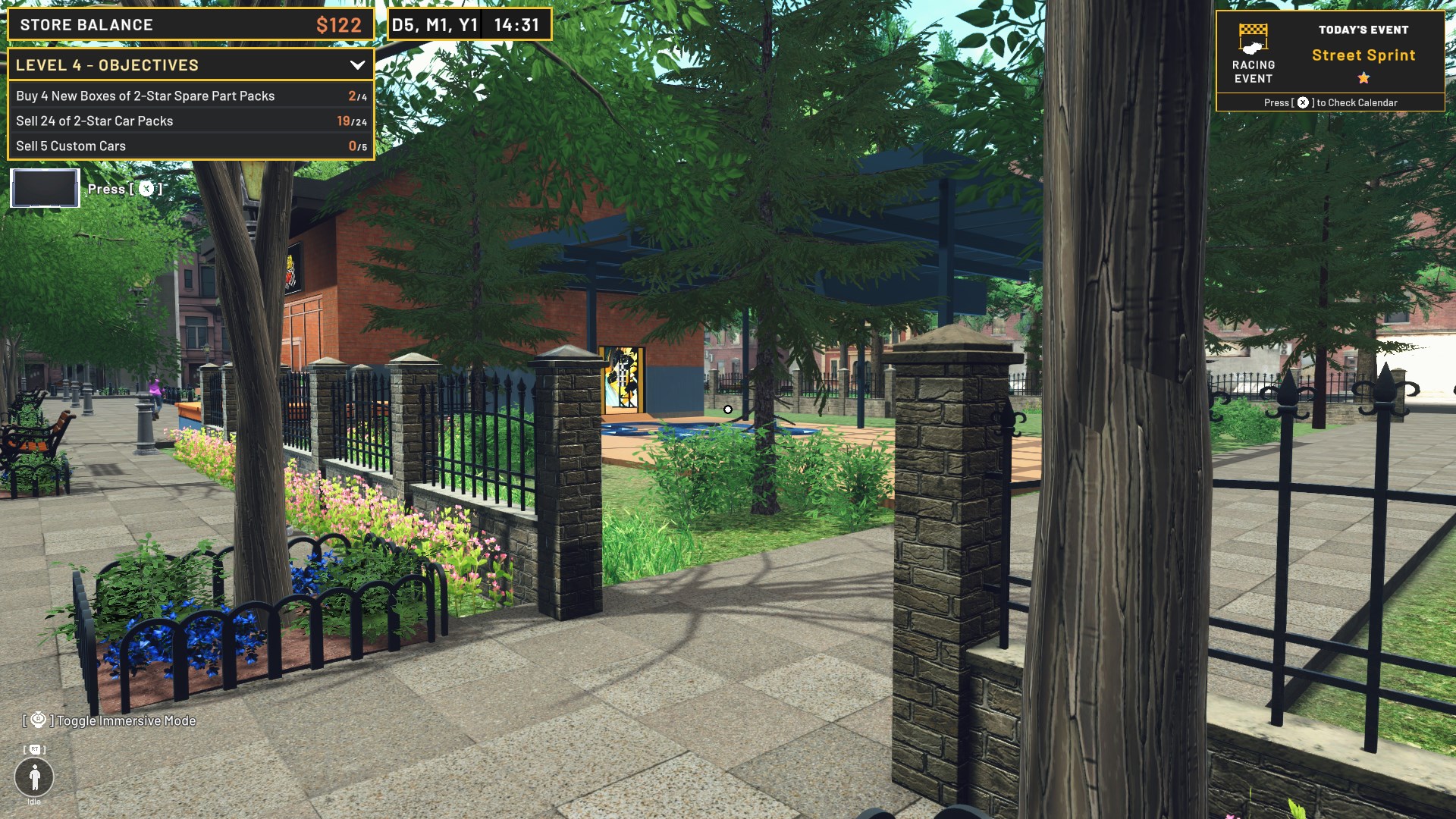
Task: Click the R button icon before Toggle Immersive Mode
Action: tap(39, 720)
